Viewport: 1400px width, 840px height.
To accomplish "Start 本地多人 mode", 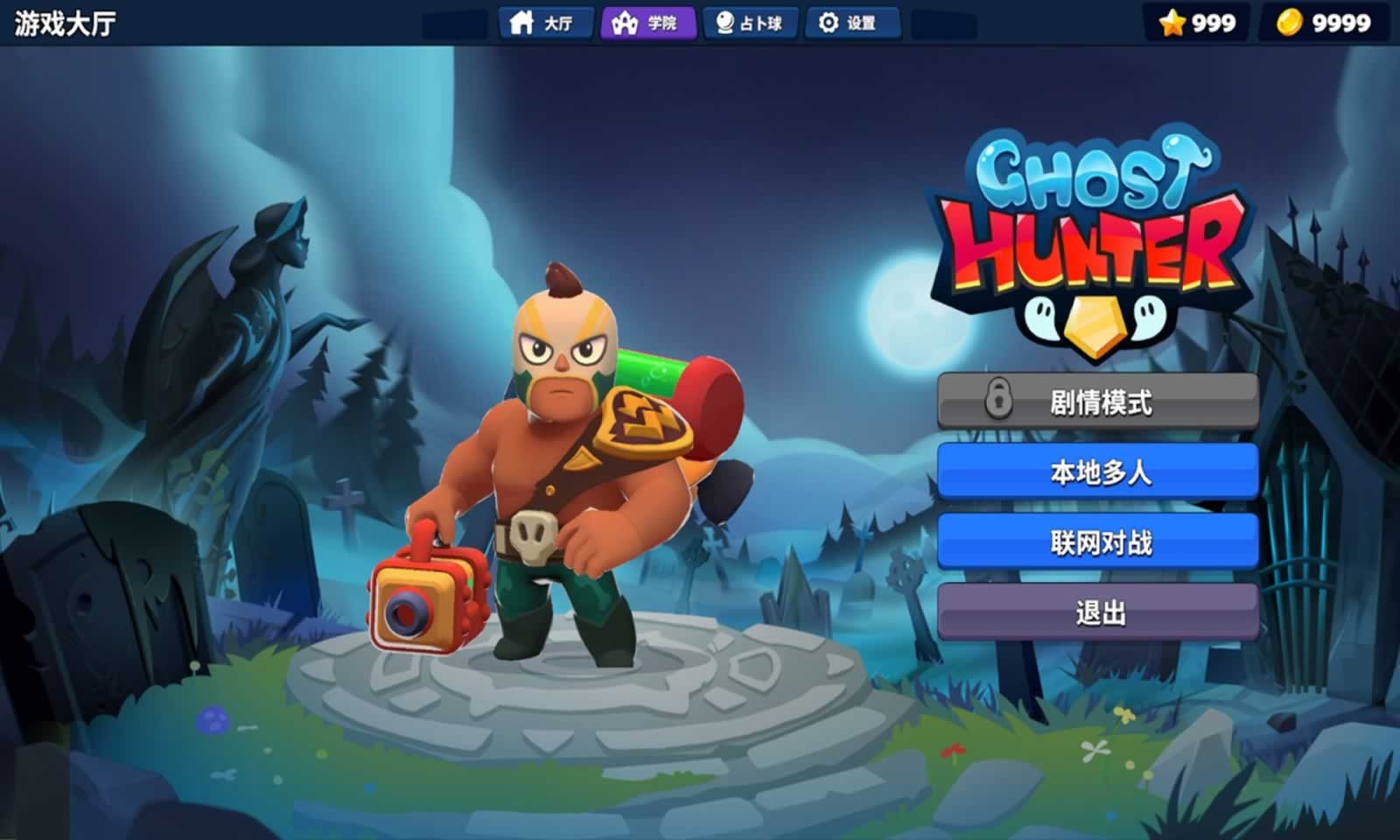I will point(1099,472).
